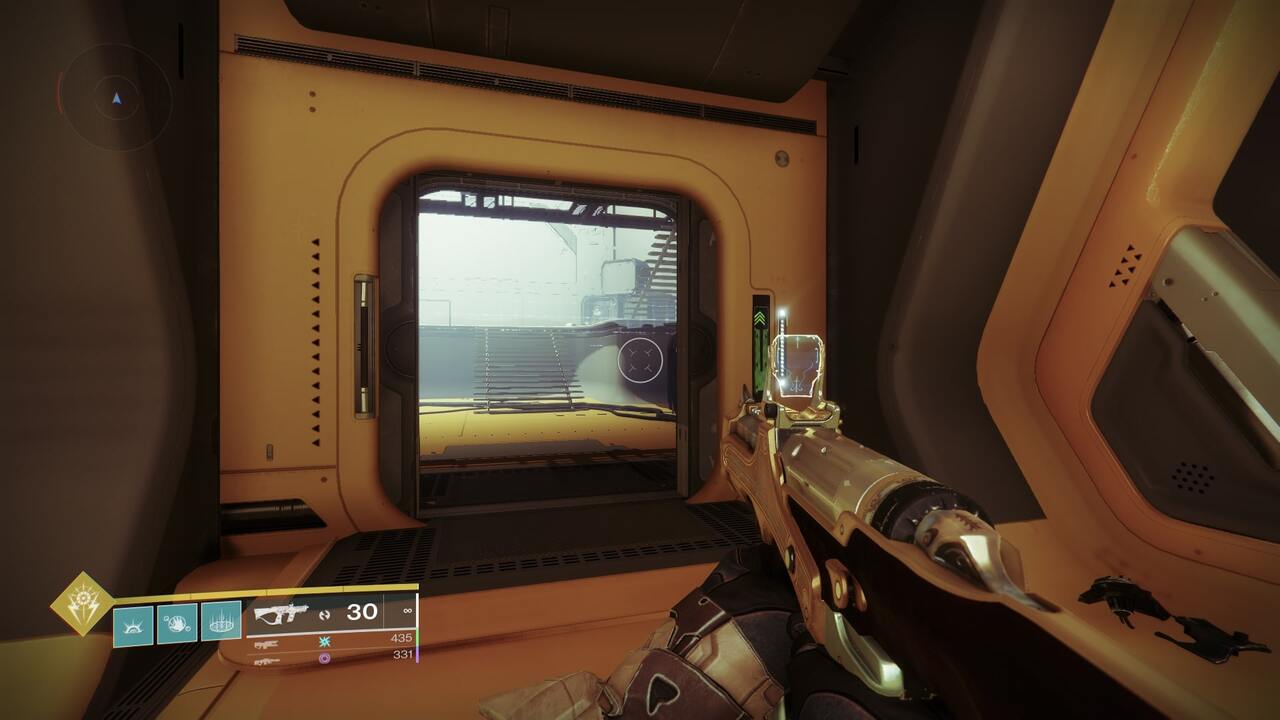1280x720 pixels.
Task: Select the equipped auto rifle weapon icon
Action: click(284, 613)
